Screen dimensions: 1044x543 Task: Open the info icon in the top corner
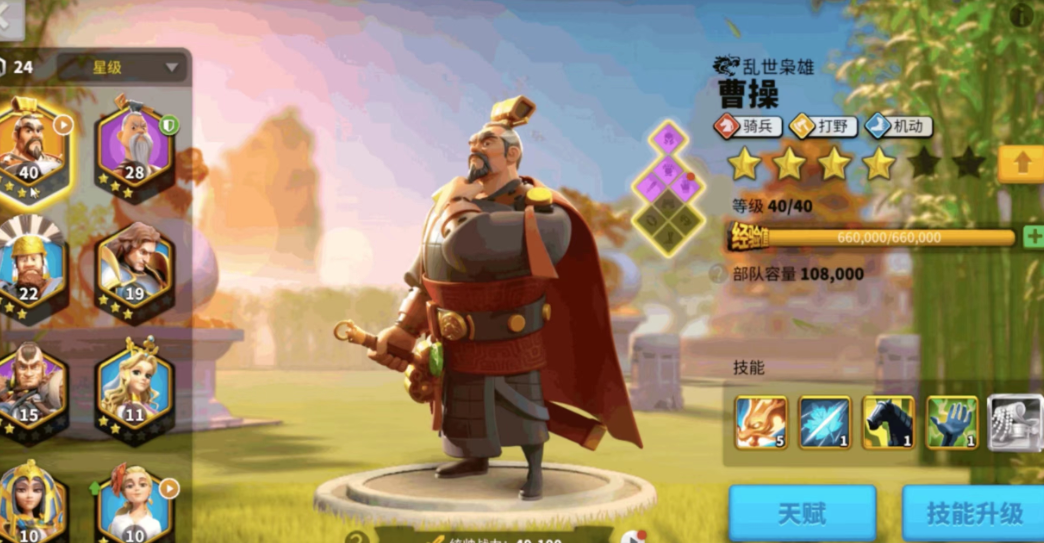click(1021, 15)
